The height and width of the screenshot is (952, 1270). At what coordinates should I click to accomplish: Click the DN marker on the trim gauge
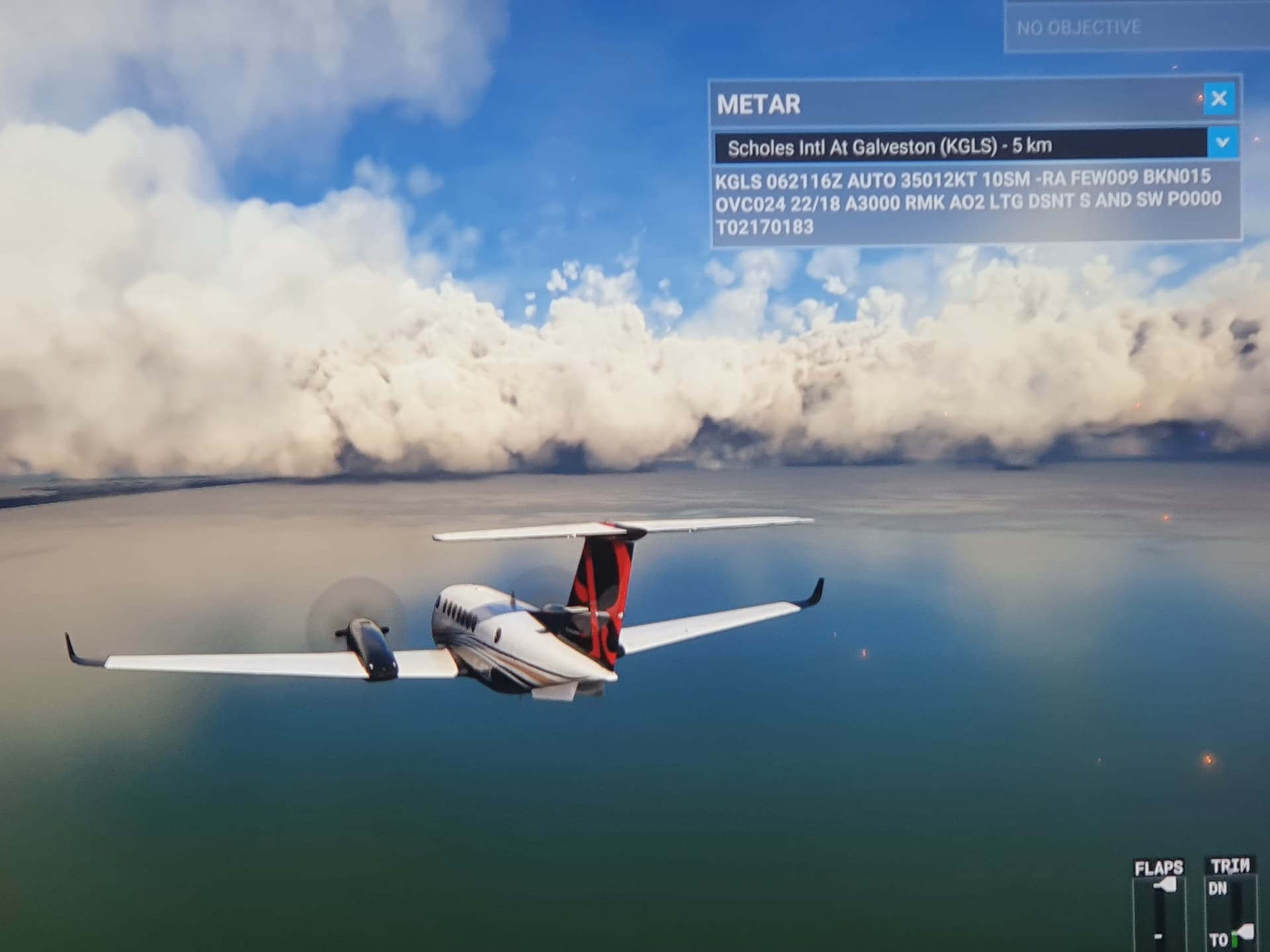pos(1218,889)
